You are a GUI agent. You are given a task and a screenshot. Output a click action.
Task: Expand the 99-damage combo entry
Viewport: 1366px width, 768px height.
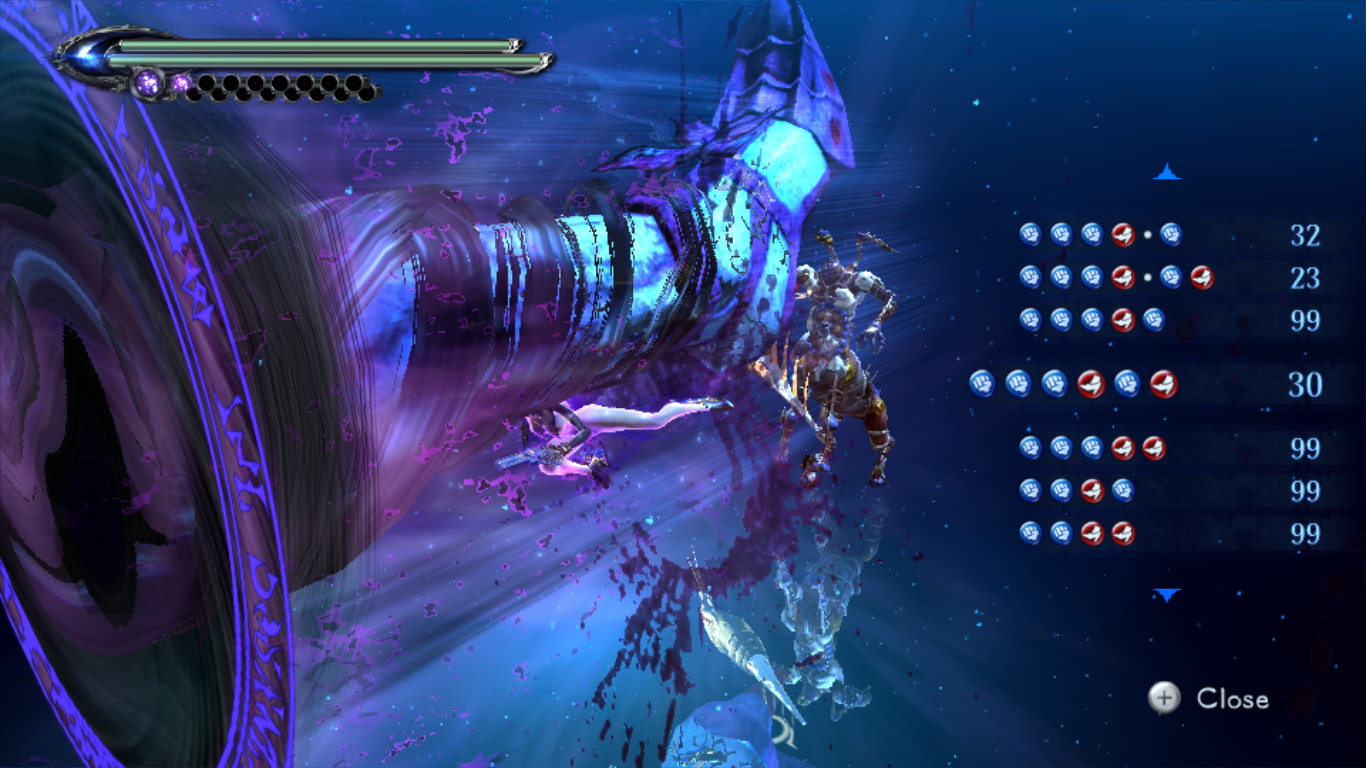1090,318
